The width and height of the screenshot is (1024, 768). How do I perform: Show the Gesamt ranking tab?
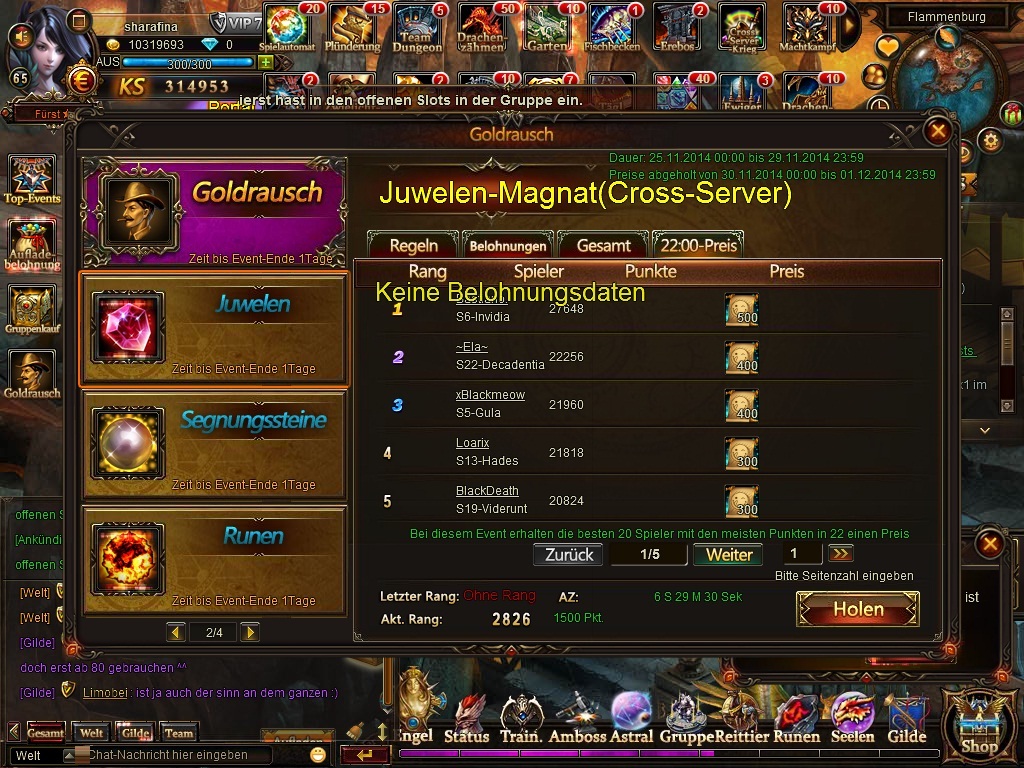603,245
